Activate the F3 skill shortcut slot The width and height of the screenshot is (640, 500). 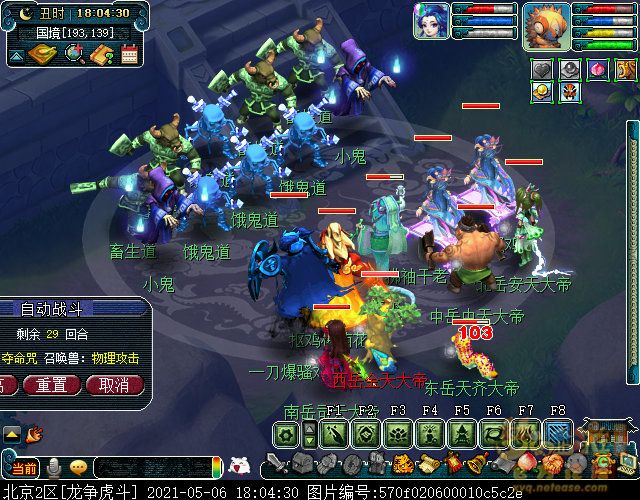coord(398,433)
